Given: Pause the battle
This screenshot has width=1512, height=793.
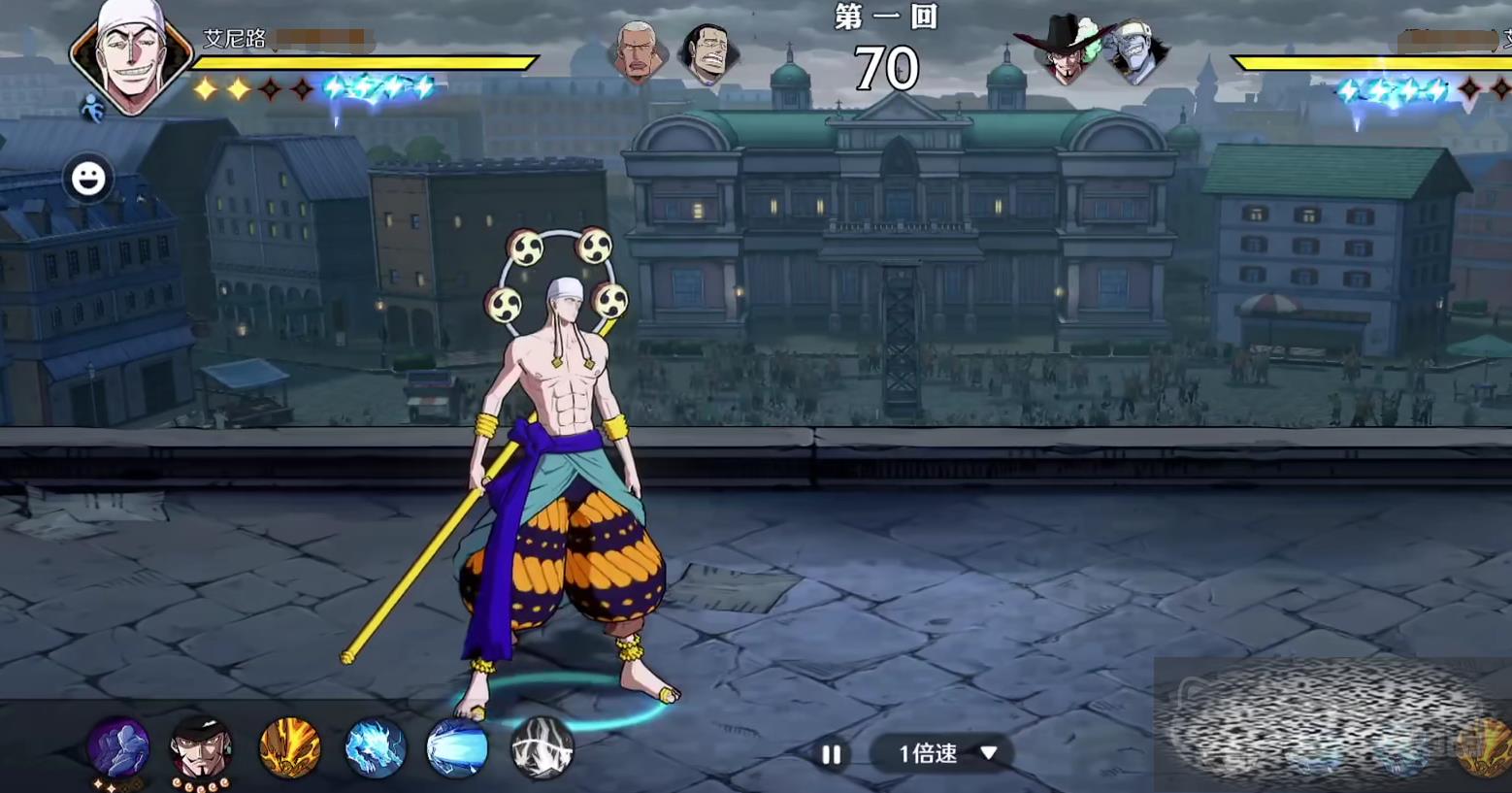Looking at the screenshot, I should 832,754.
